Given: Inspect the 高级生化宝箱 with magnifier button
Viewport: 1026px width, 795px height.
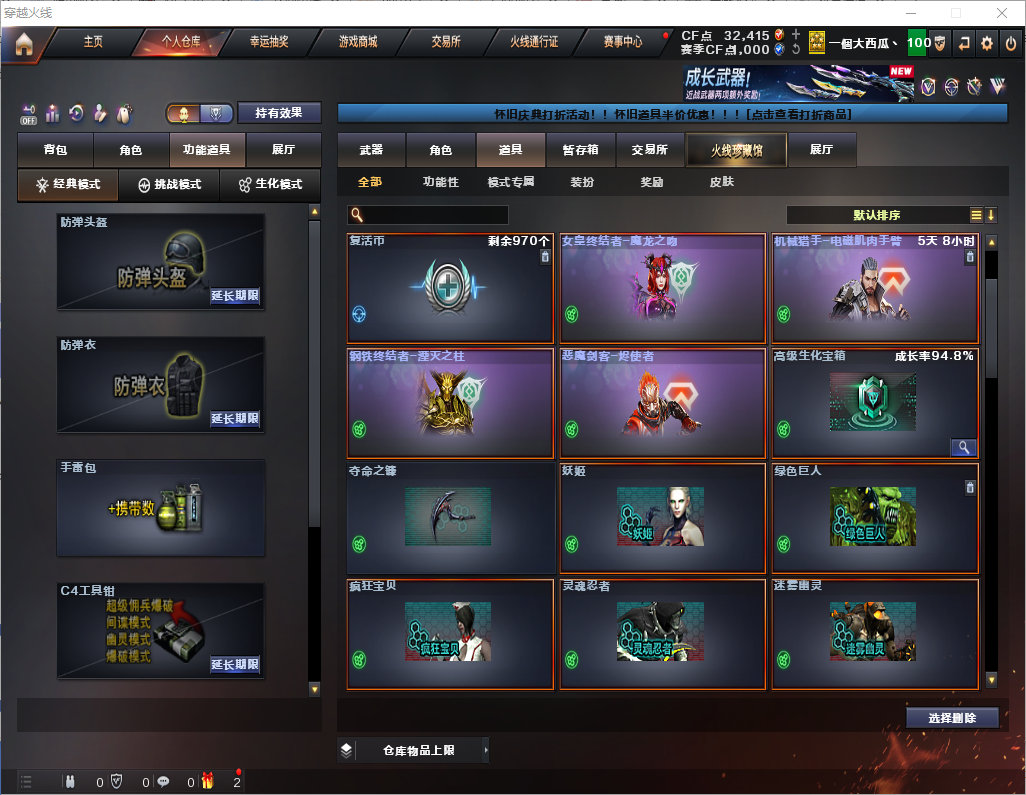Looking at the screenshot, I should pyautogui.click(x=963, y=448).
